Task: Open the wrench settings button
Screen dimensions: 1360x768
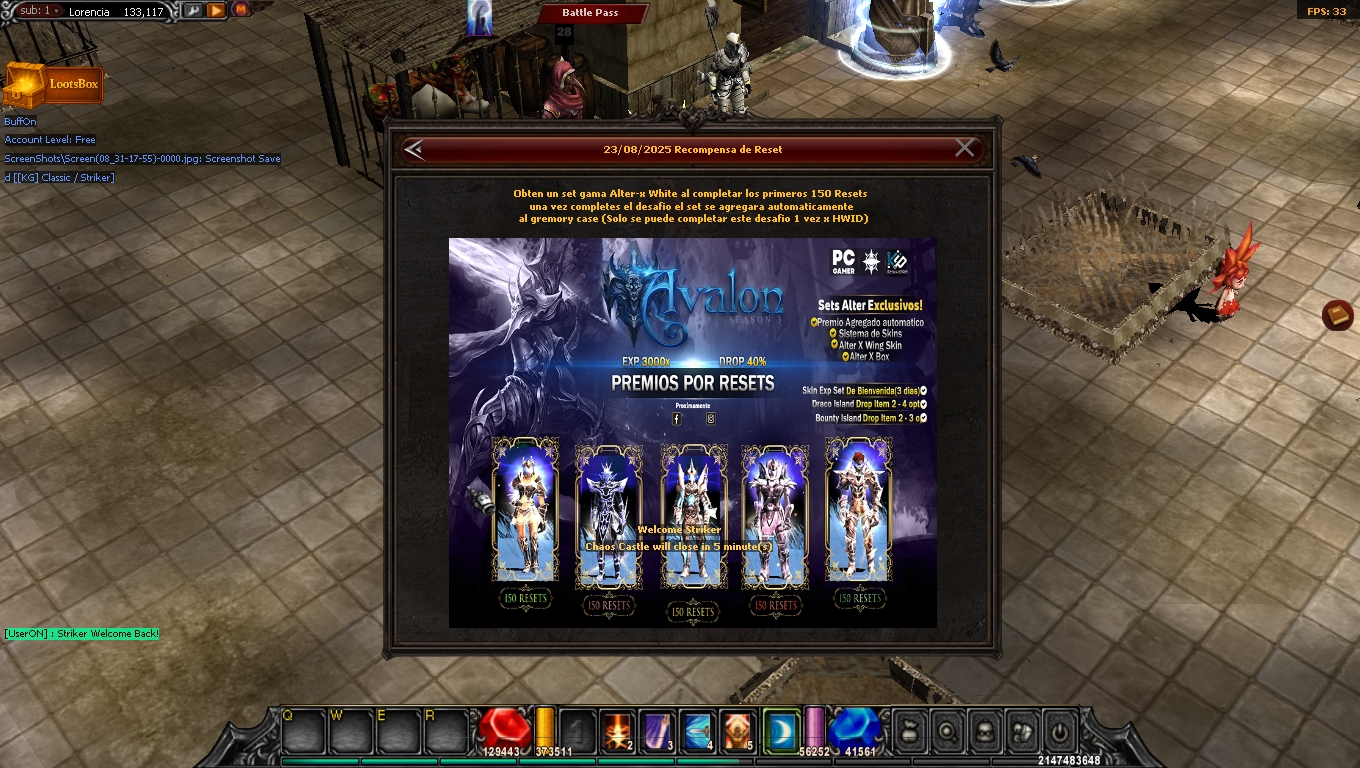Action: (x=191, y=10)
